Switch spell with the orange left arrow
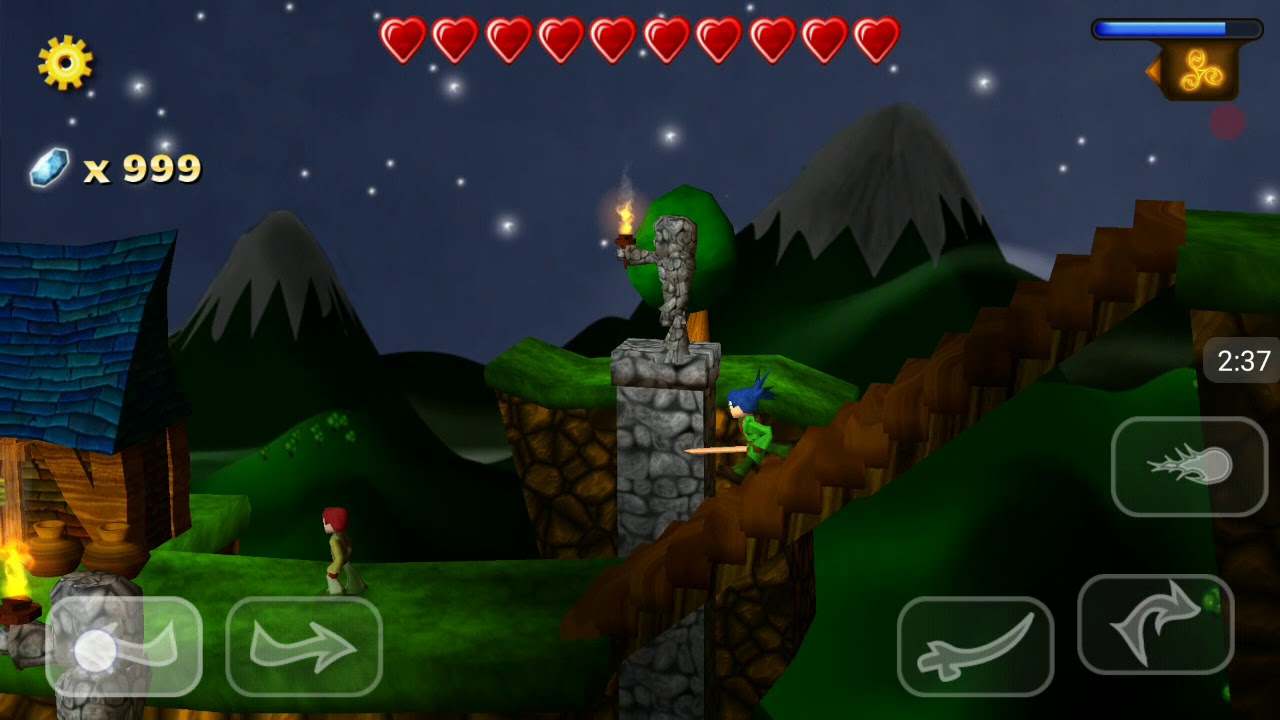1280x720 pixels. pyautogui.click(x=1152, y=70)
